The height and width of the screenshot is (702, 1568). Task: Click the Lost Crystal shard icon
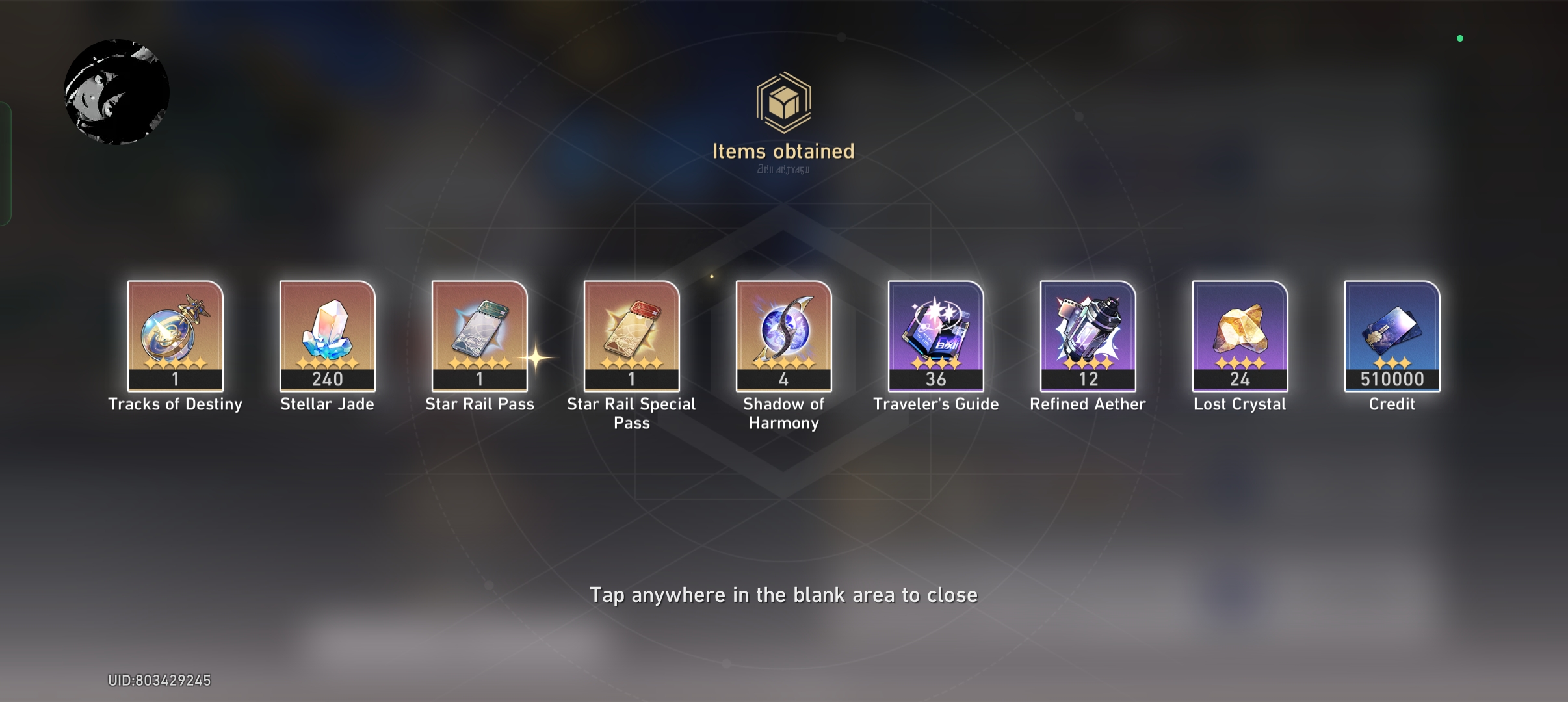point(1239,335)
